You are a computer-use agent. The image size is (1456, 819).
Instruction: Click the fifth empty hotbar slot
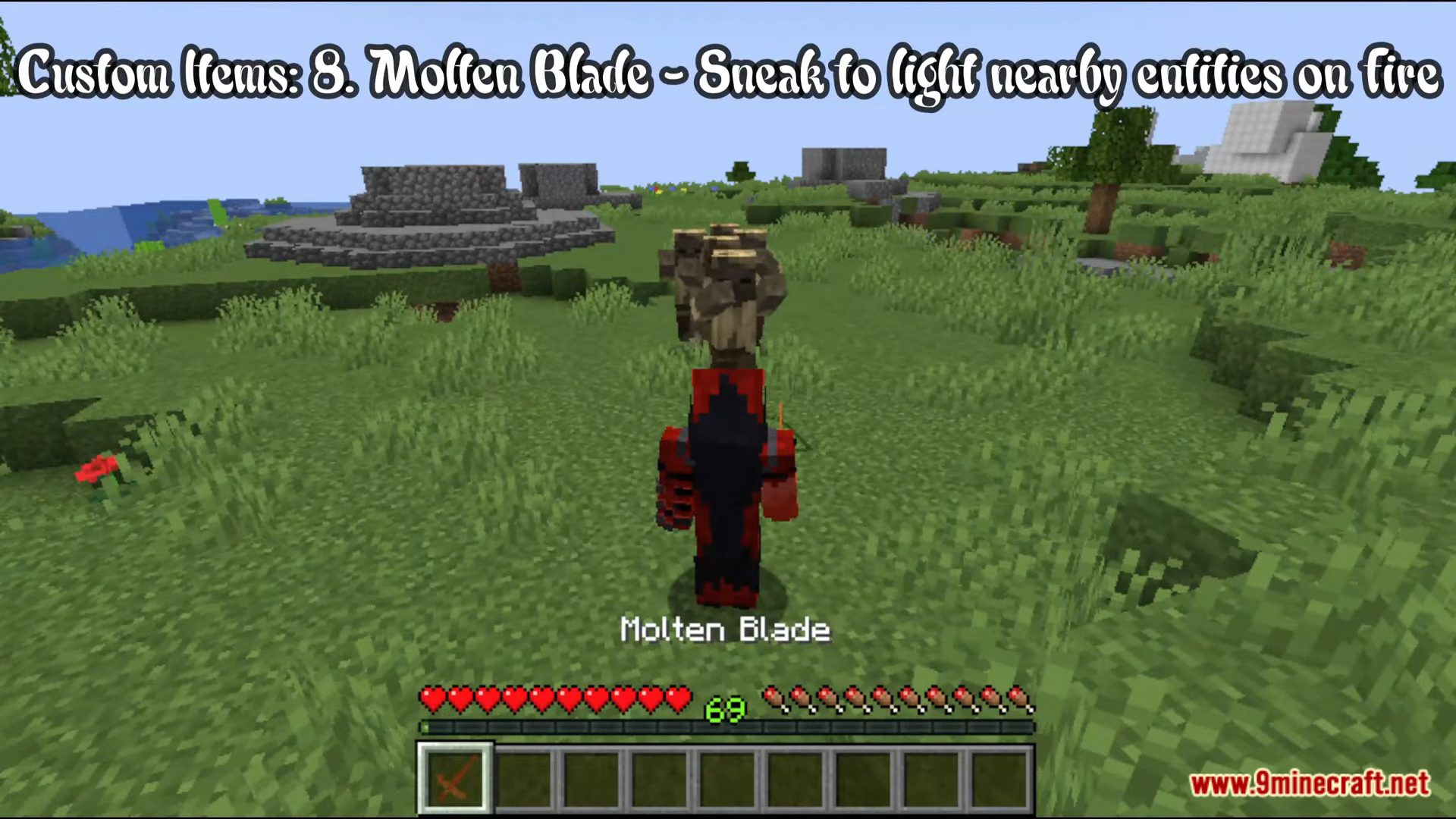(726, 780)
